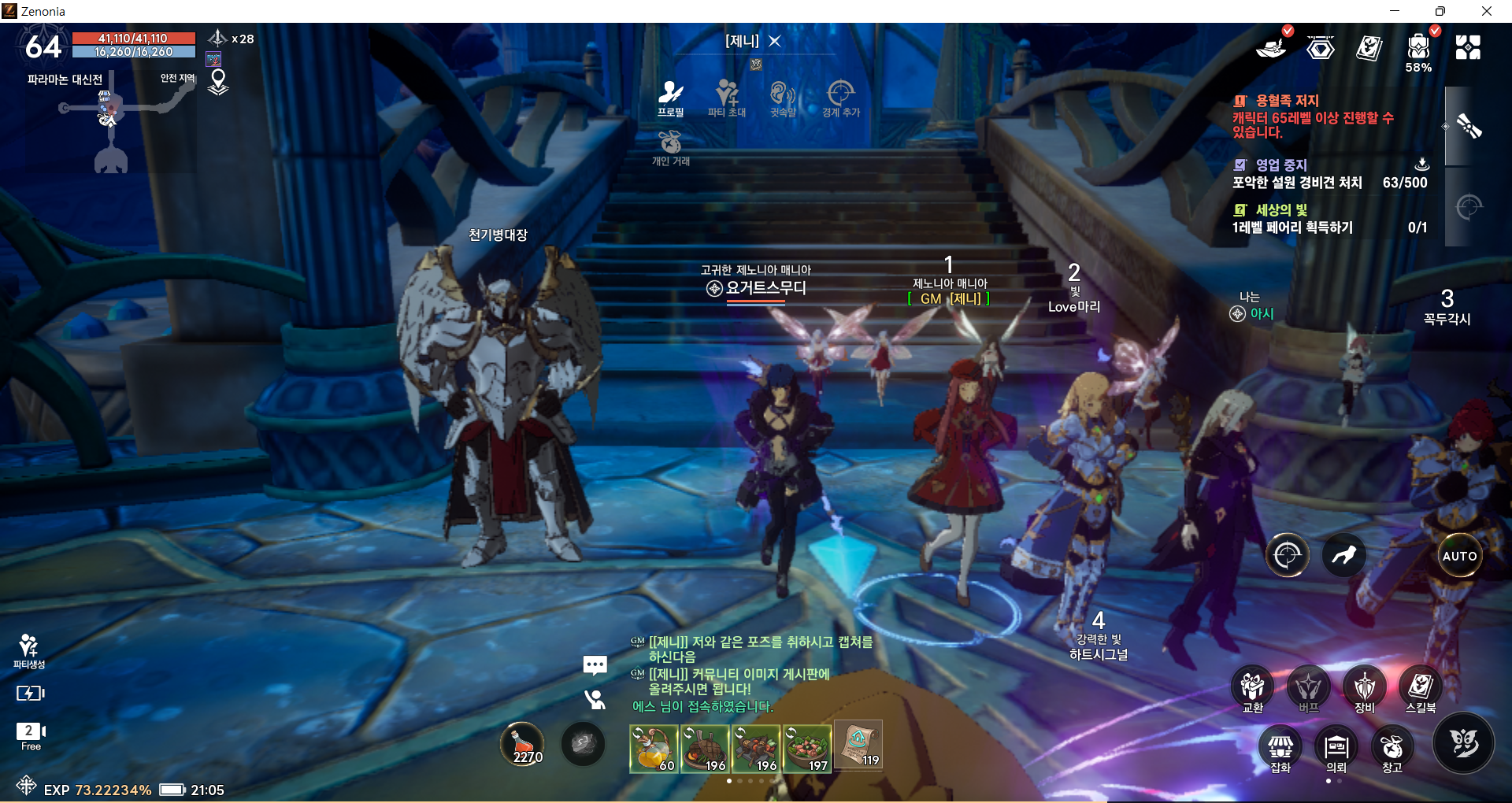Screen dimensions: 1512x803
Task: Start 개인 거래 personal trade
Action: click(670, 147)
